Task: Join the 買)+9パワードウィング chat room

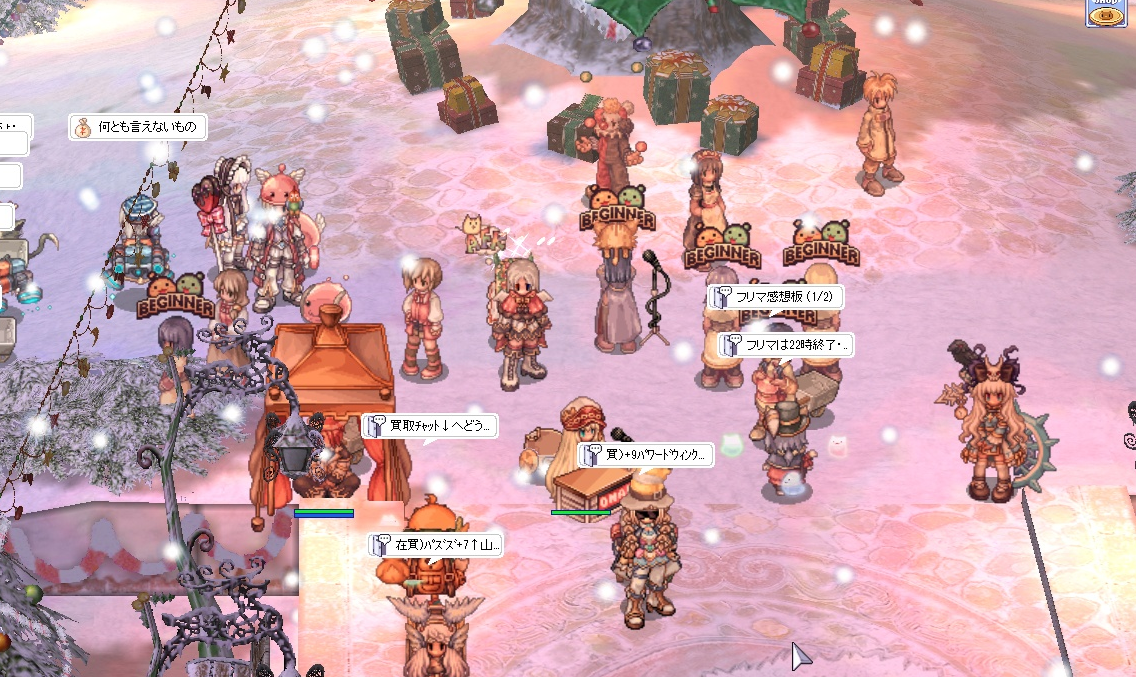Action: pyautogui.click(x=645, y=456)
